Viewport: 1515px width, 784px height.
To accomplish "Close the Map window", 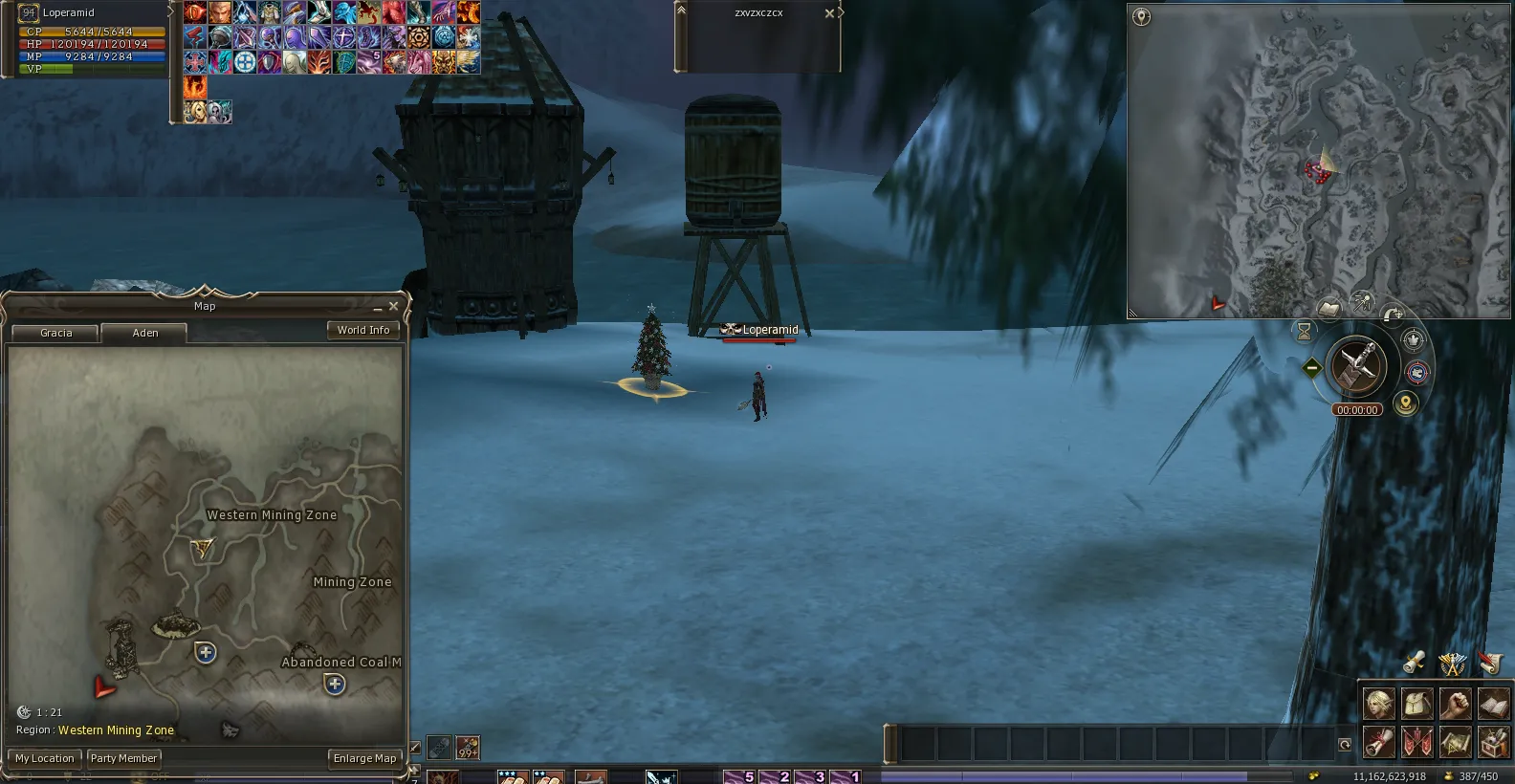I will (x=393, y=306).
